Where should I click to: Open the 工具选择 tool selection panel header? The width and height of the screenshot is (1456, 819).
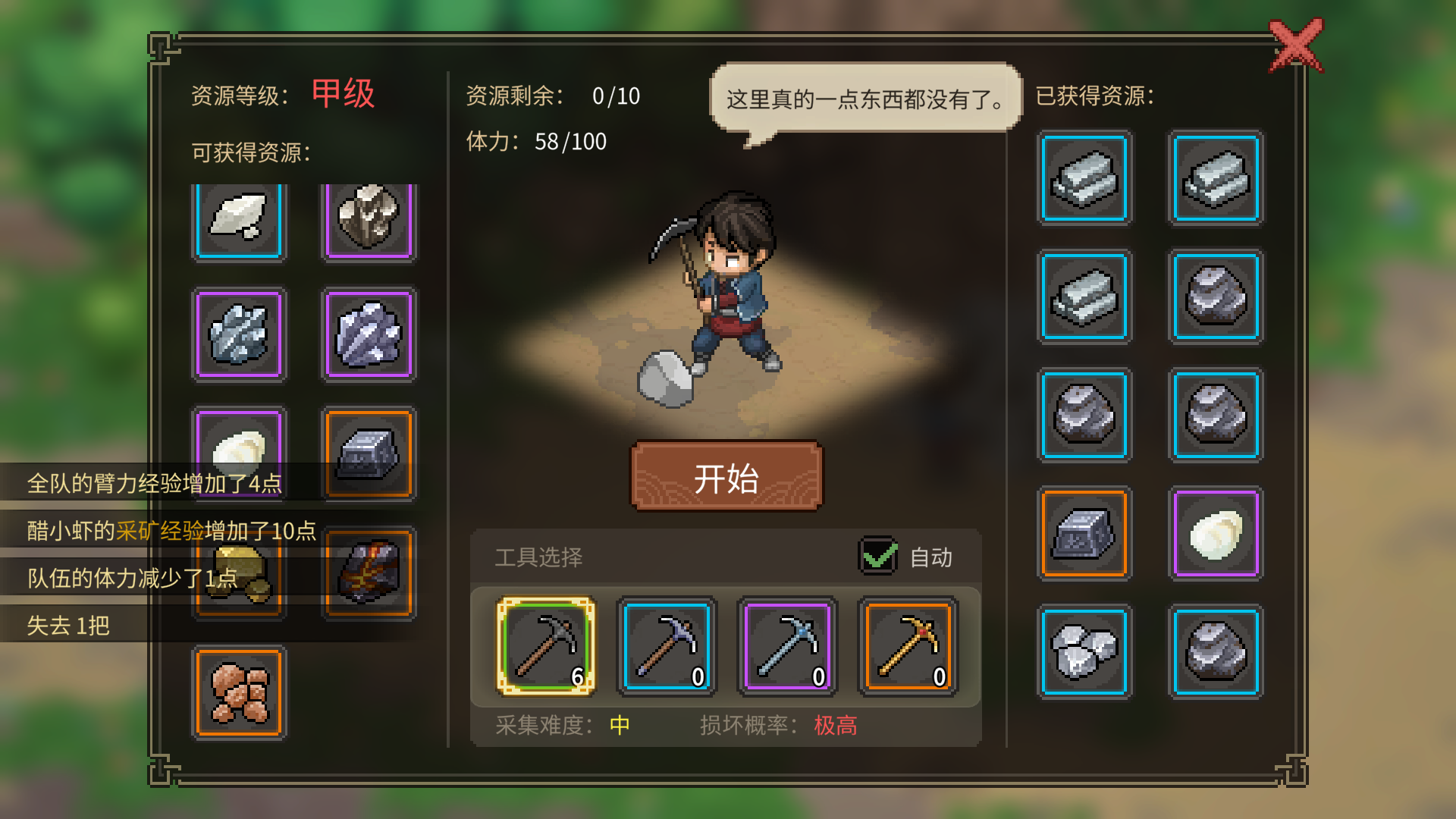click(538, 557)
